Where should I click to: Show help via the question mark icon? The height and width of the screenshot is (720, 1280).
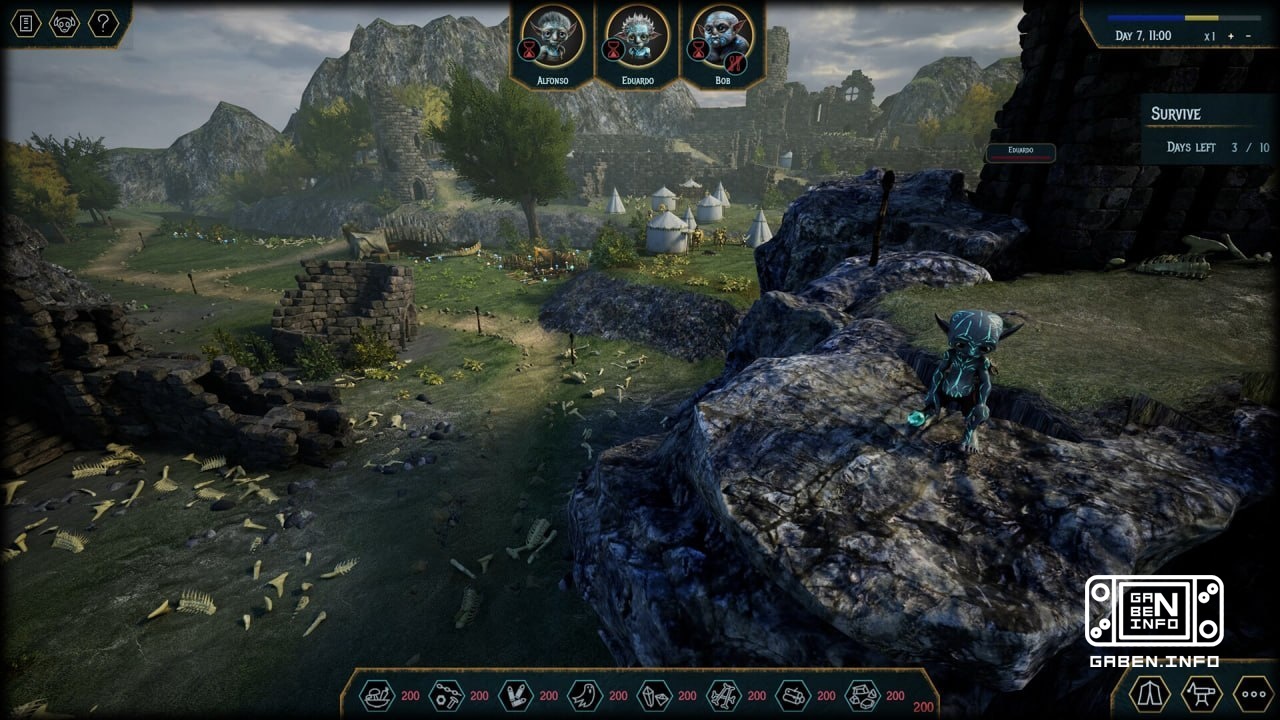[103, 23]
